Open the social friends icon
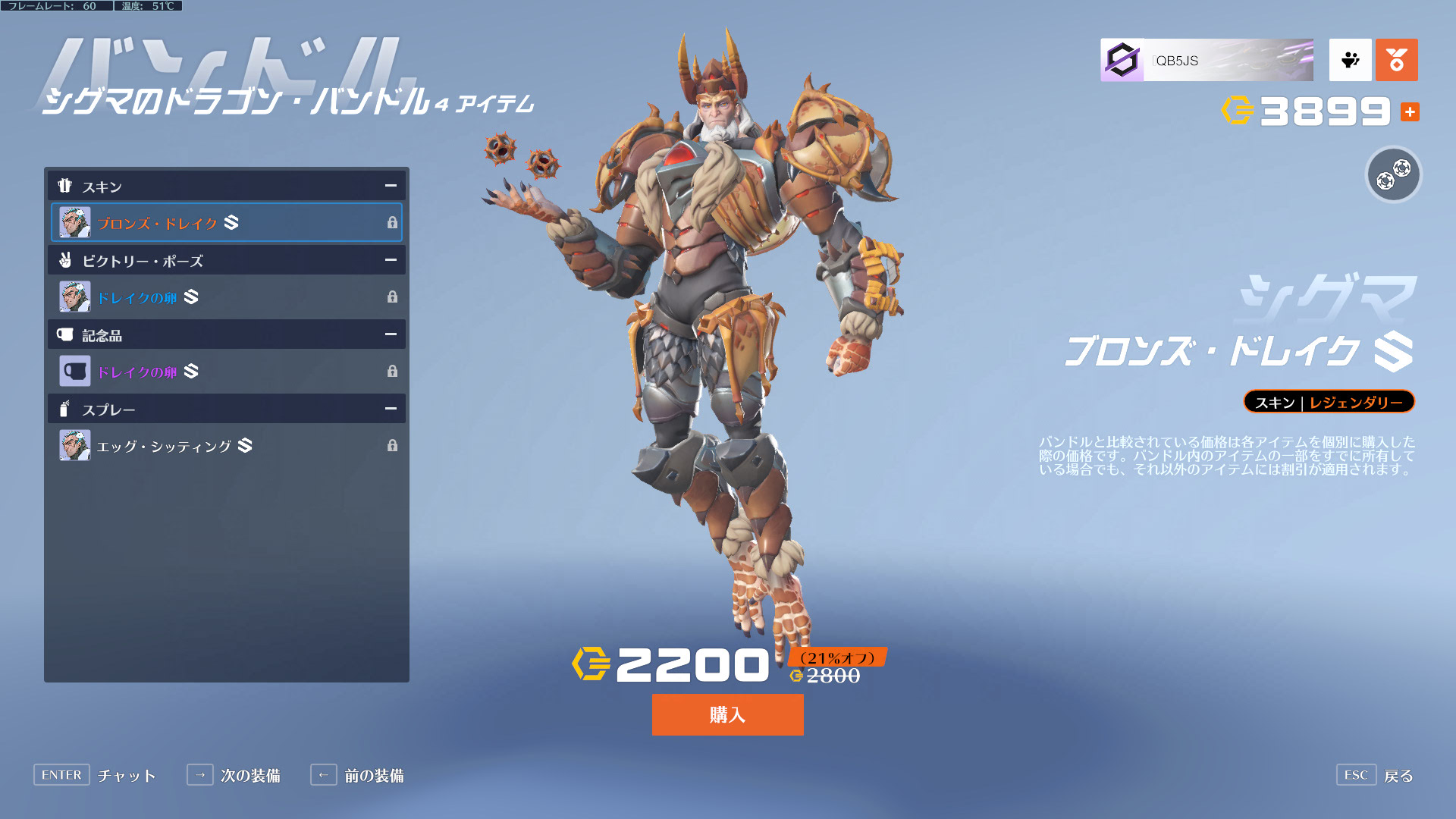 tap(1350, 60)
